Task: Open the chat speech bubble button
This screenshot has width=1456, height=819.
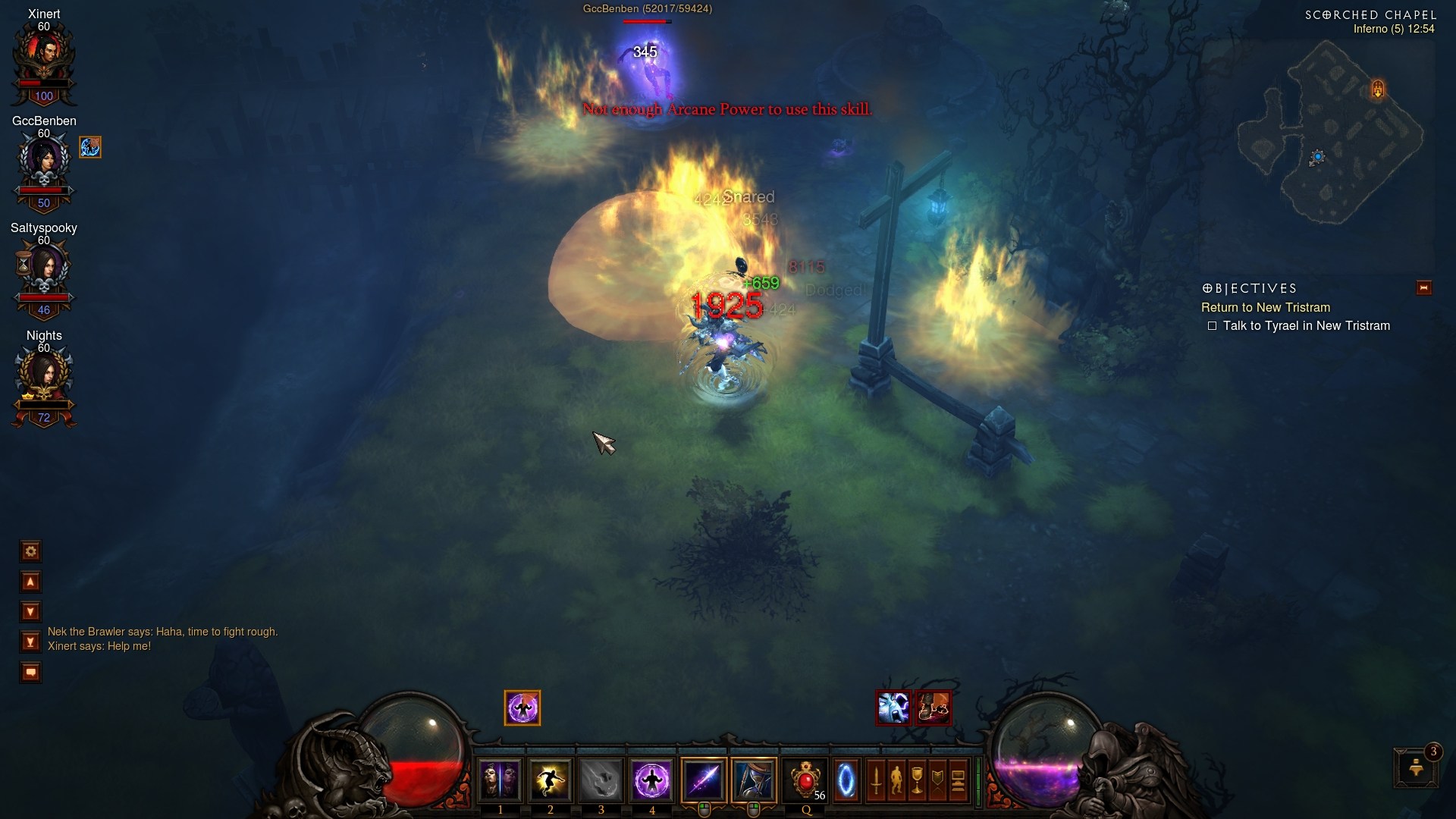Action: (x=30, y=673)
